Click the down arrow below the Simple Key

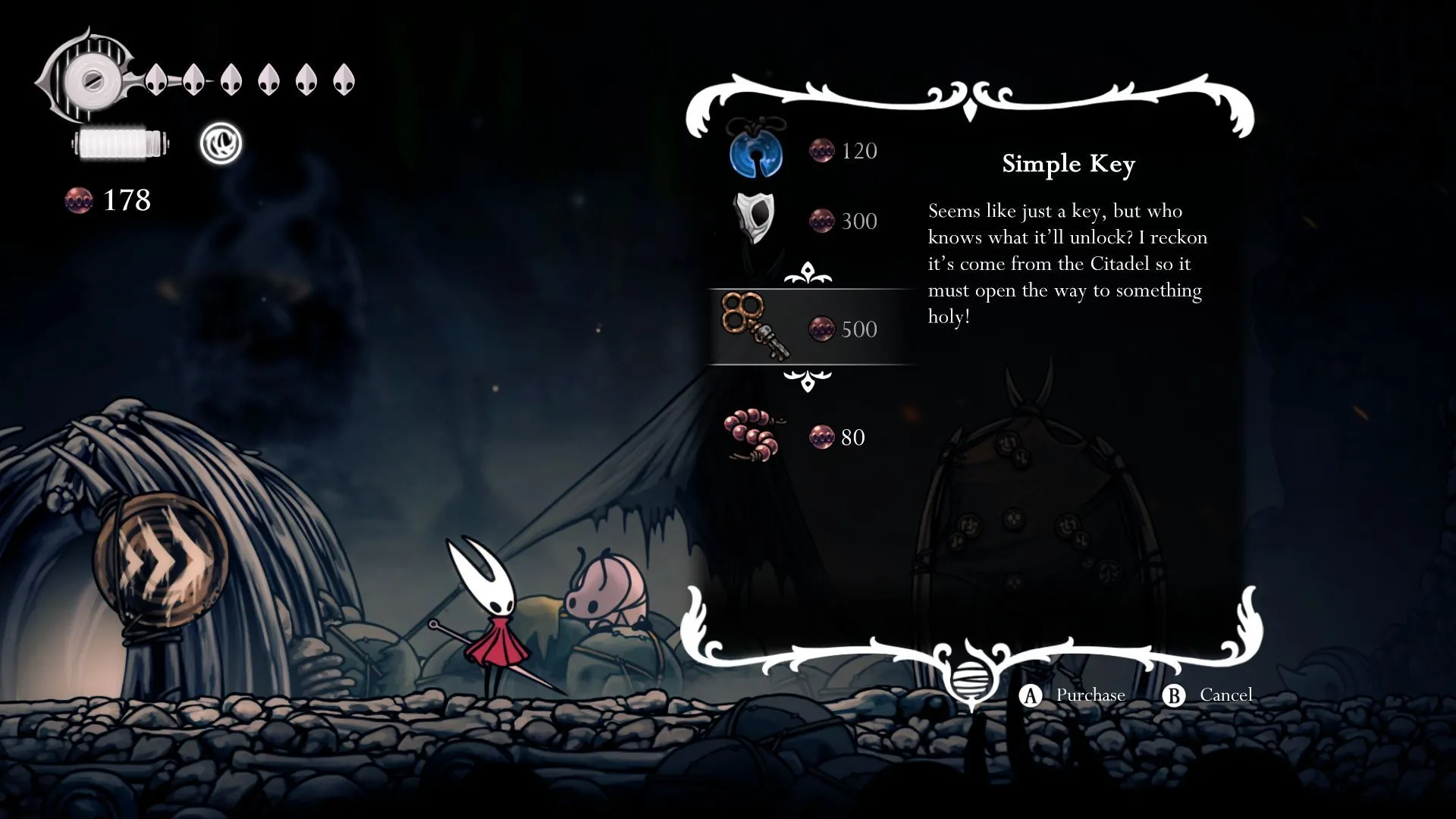click(808, 380)
